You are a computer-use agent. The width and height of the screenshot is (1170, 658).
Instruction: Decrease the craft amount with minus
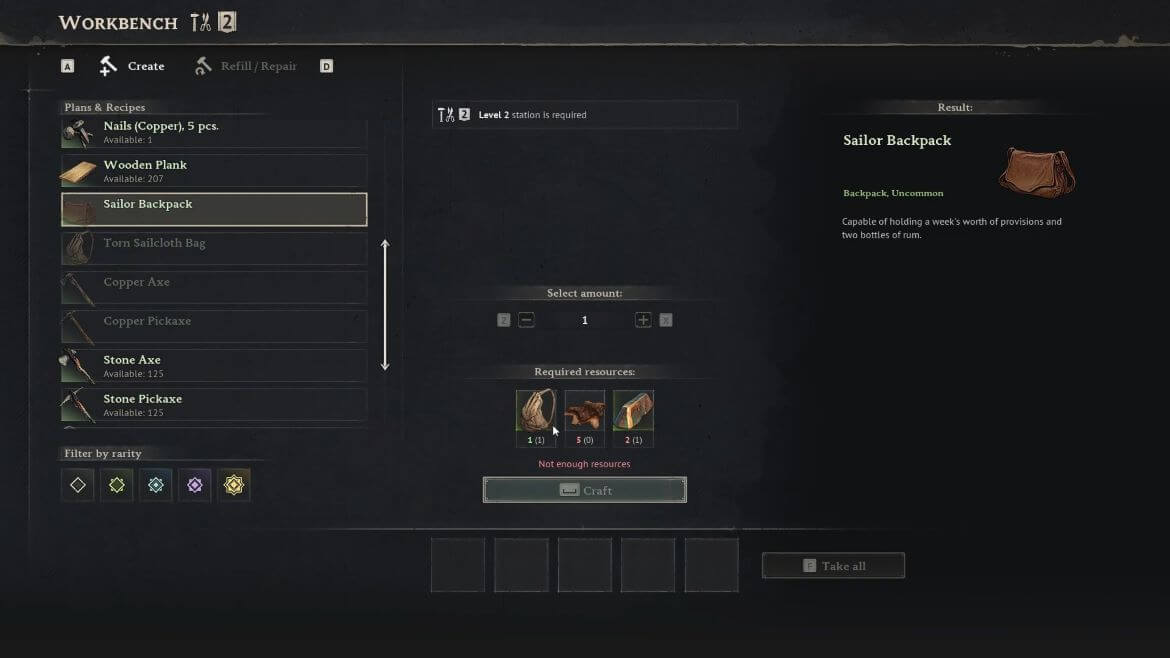pos(526,320)
